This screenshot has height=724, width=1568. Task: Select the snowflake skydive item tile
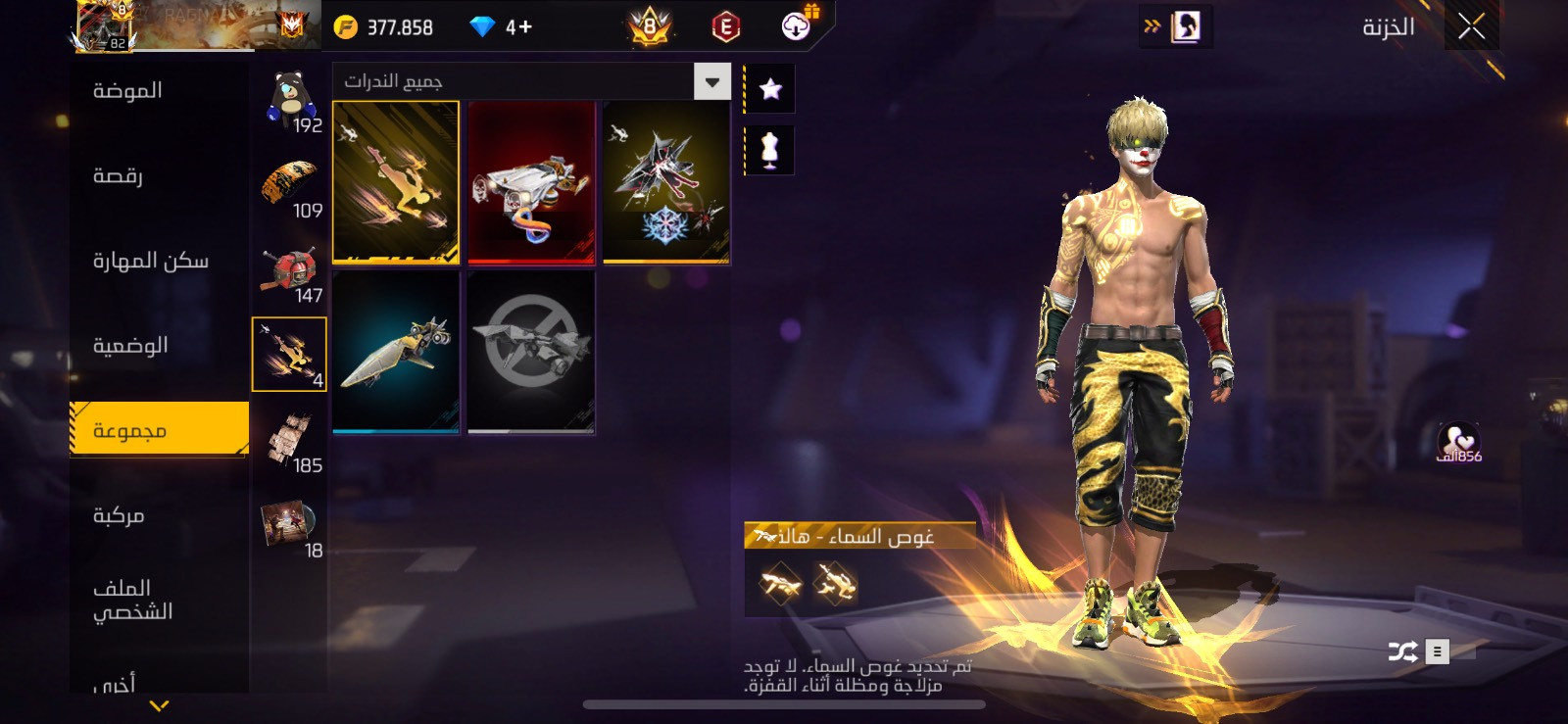click(x=666, y=182)
